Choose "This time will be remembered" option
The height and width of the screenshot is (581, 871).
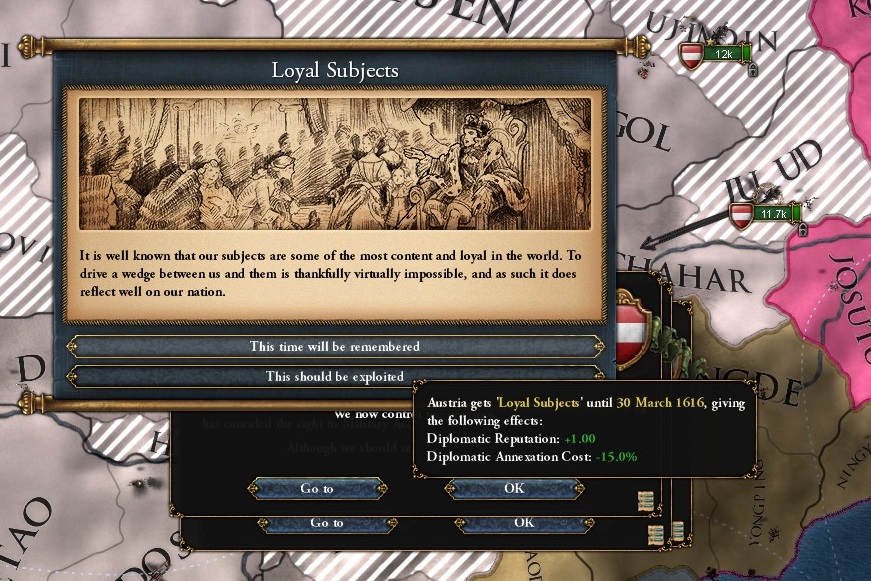(x=334, y=346)
